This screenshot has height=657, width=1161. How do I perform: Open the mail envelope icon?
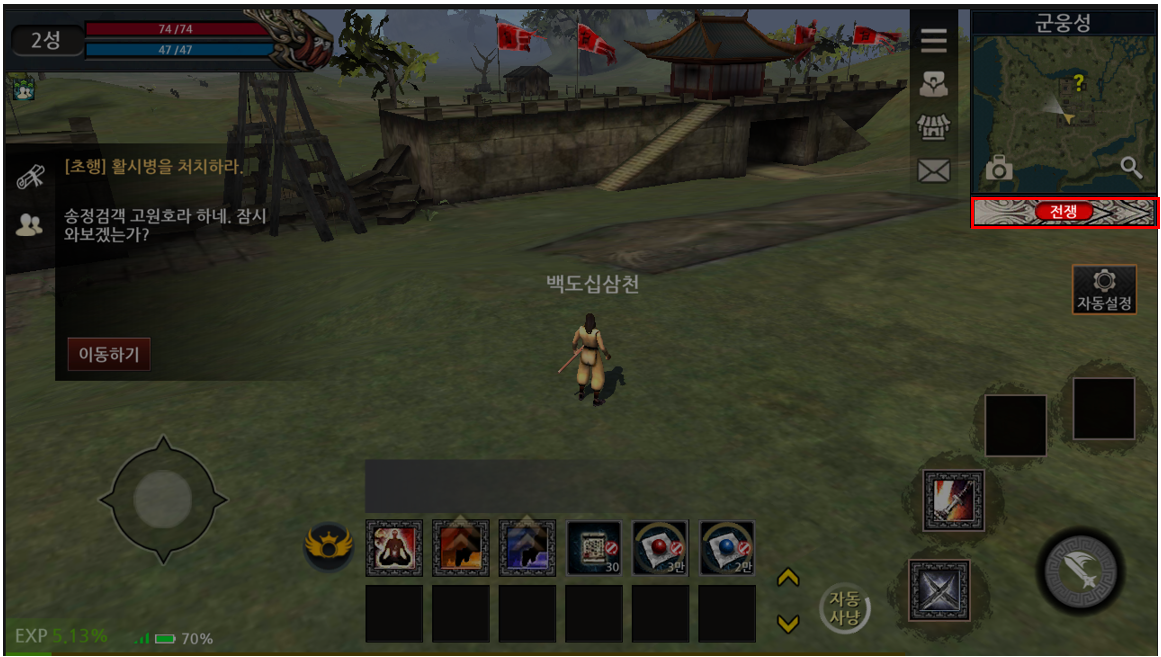934,171
